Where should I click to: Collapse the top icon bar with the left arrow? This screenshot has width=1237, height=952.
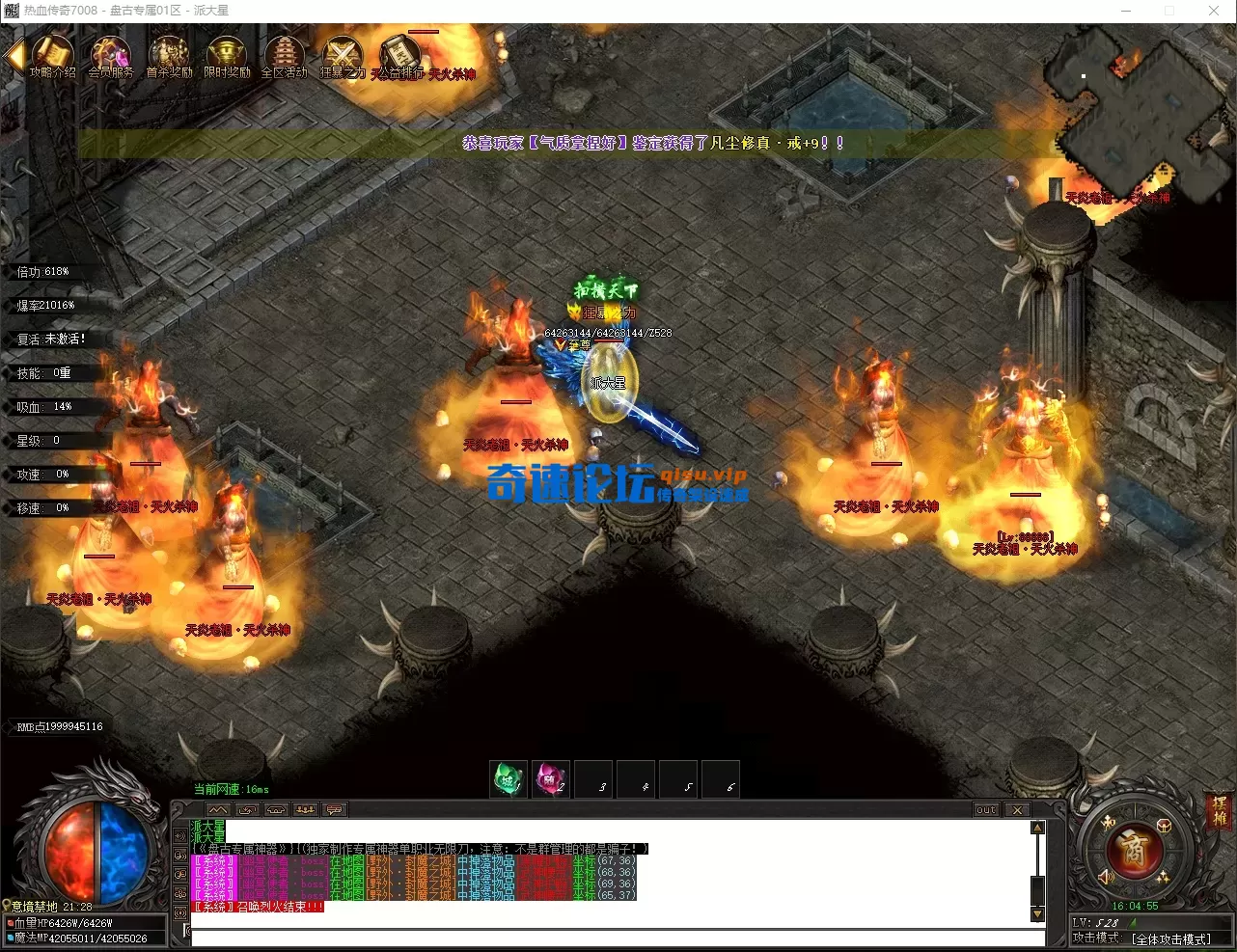tap(14, 55)
